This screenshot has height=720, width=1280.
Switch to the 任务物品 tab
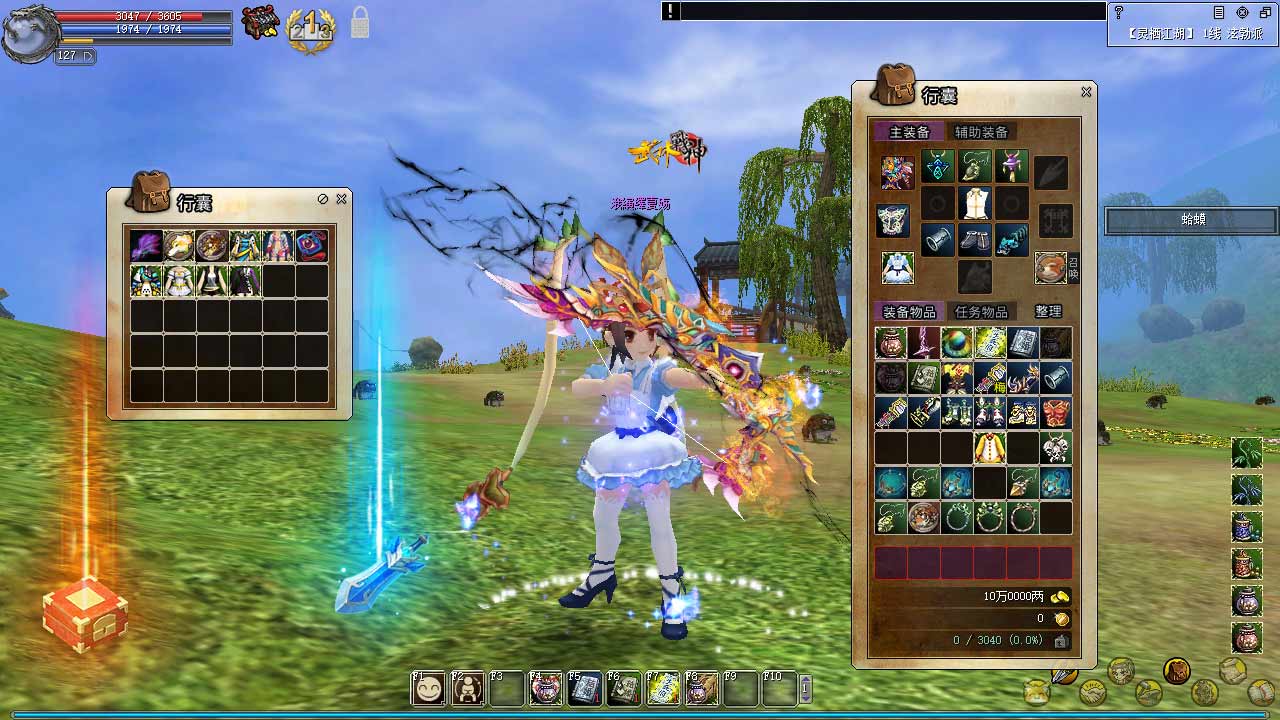pos(981,311)
